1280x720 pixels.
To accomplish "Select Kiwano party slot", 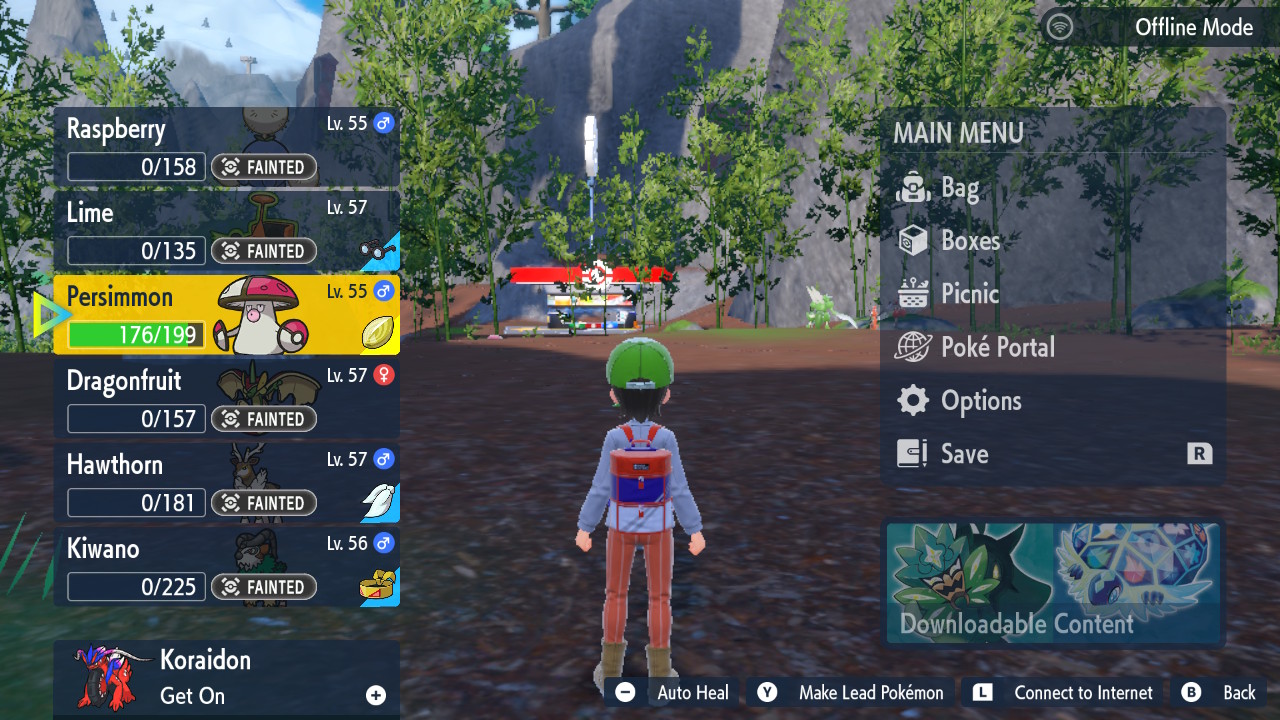I will (x=226, y=567).
